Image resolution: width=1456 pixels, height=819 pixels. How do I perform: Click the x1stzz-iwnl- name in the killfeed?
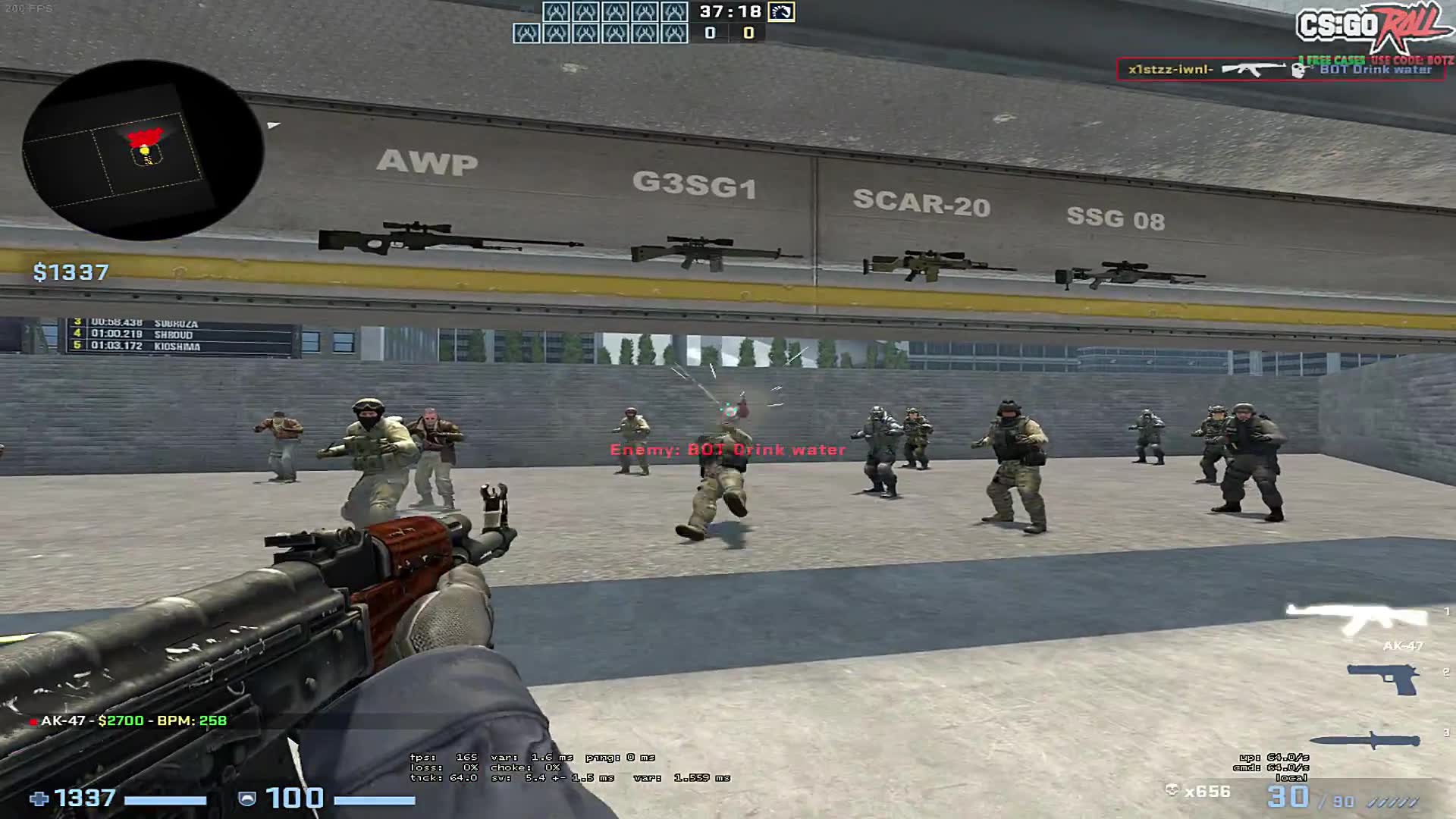(x=1172, y=67)
